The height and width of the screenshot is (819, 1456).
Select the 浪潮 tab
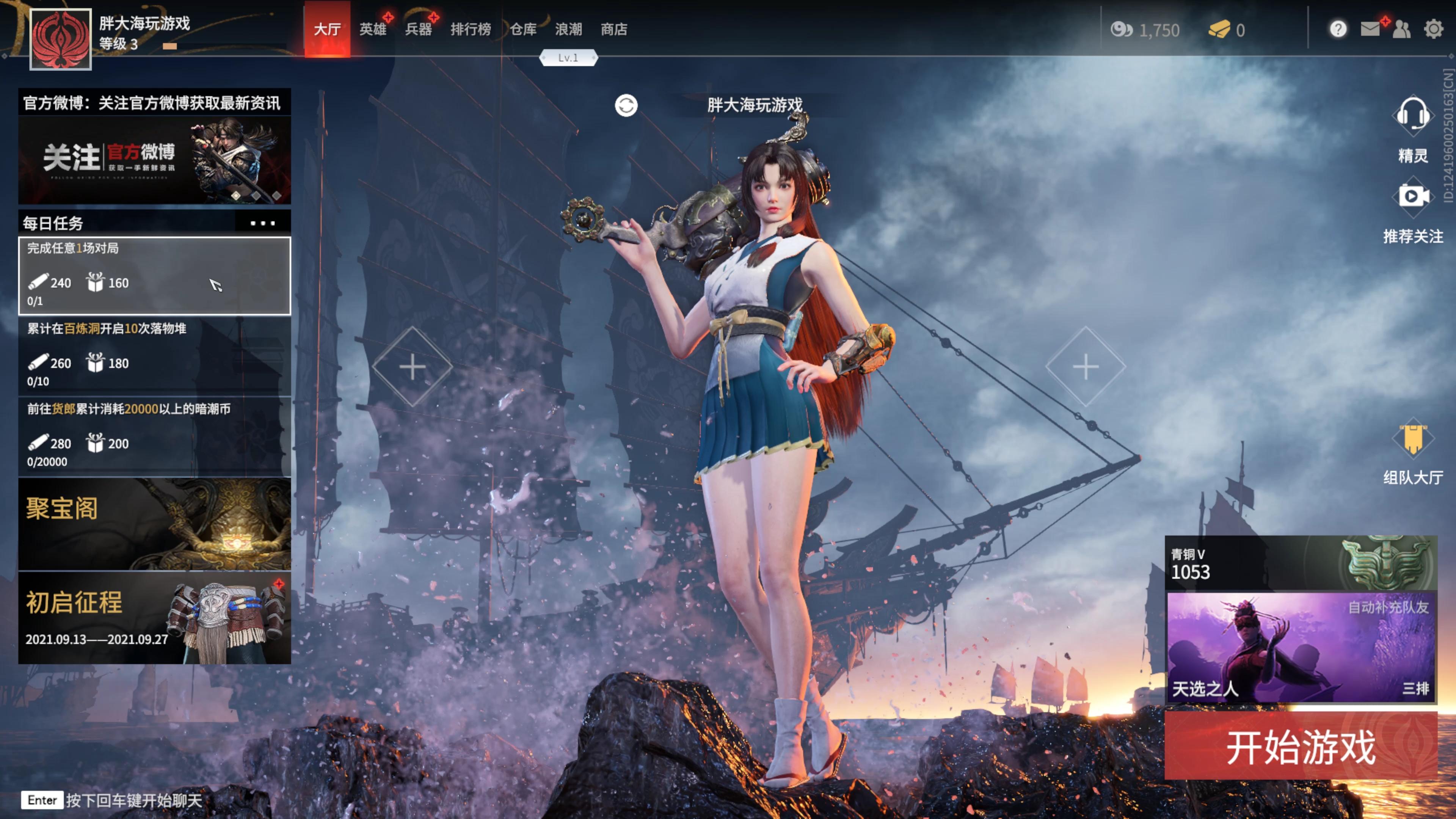tap(568, 30)
